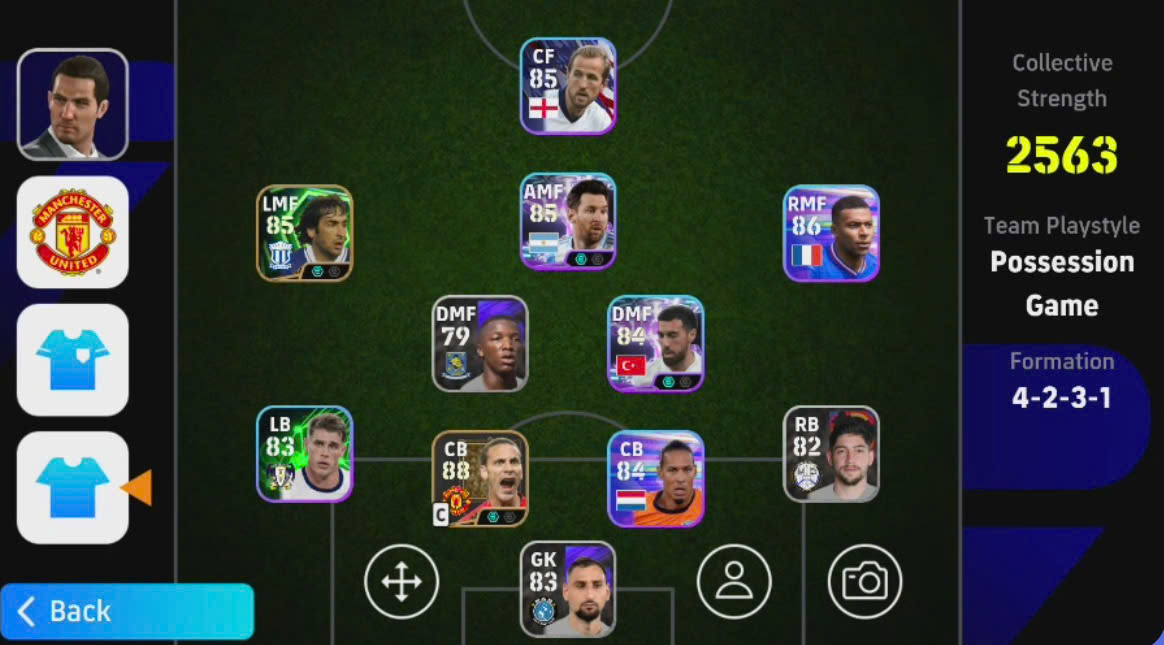Tap the camera icon button

[x=865, y=581]
